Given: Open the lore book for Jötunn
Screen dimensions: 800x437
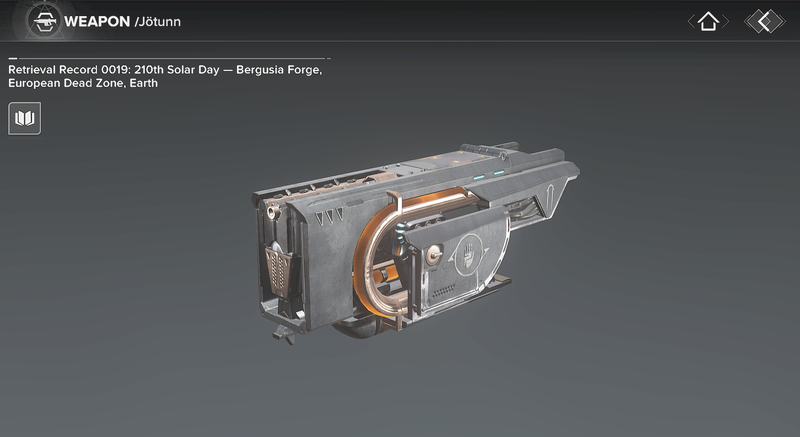Looking at the screenshot, I should point(25,119).
